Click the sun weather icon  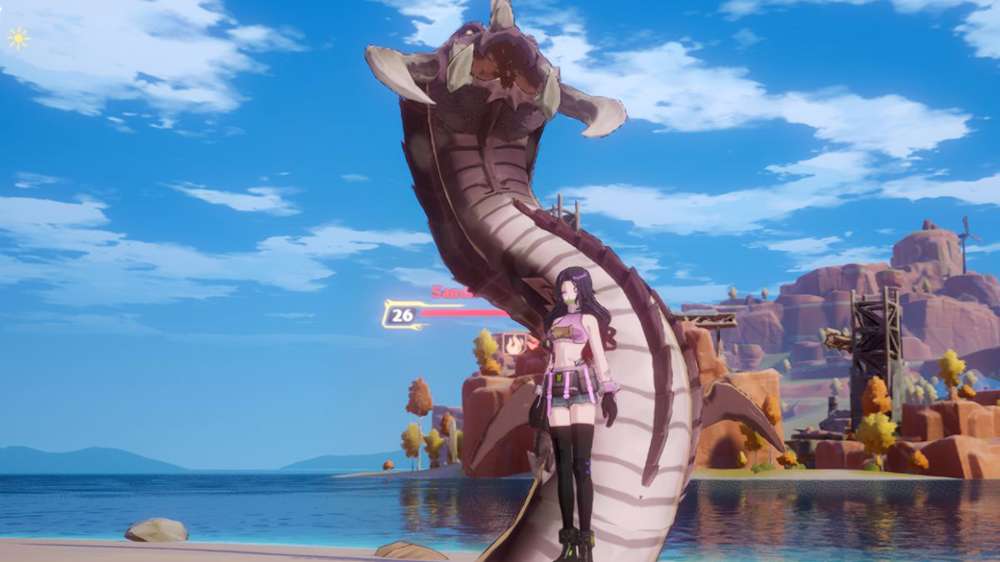pos(18,38)
